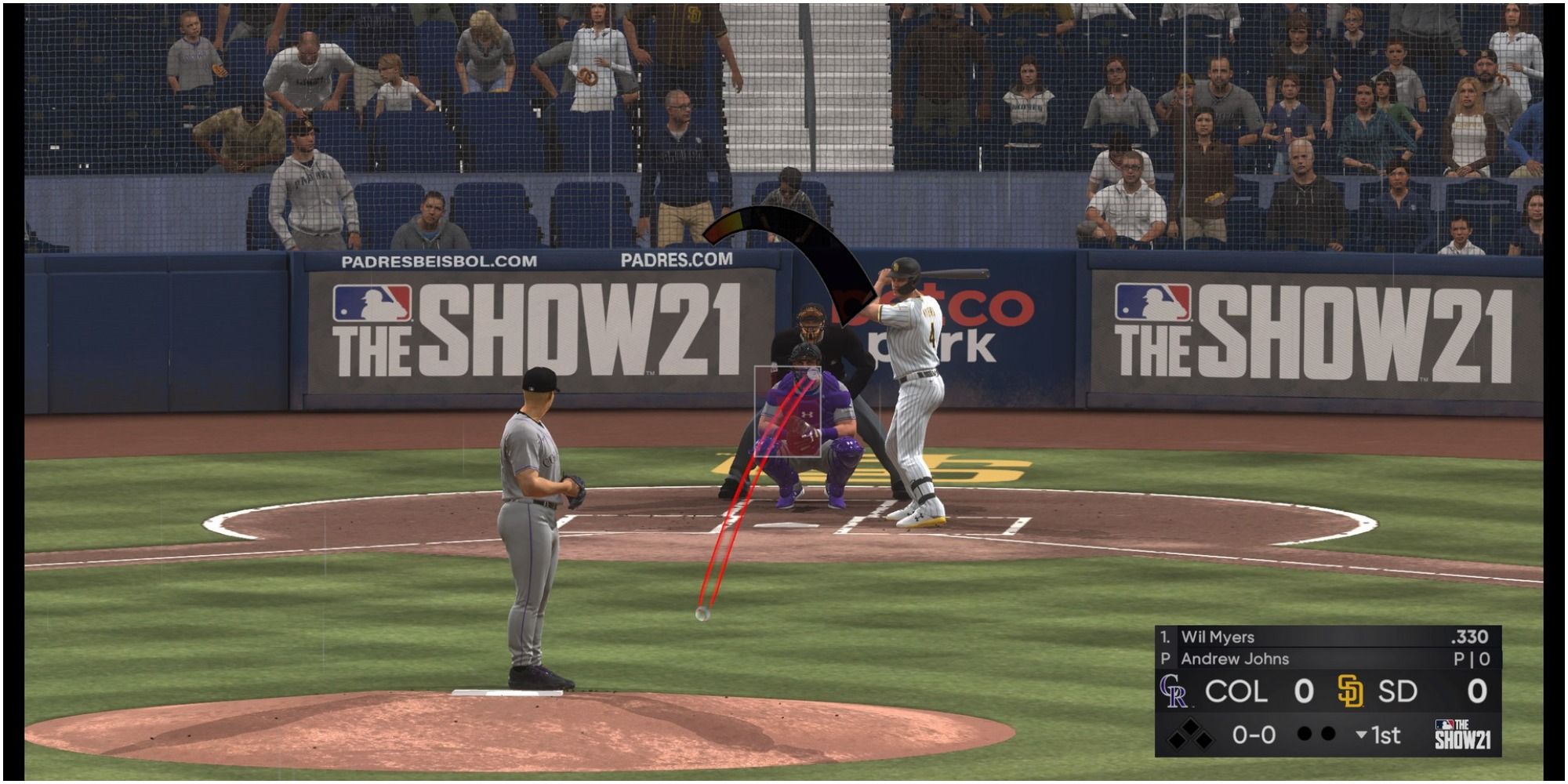
Task: Select the San Diego Padres SD logo
Action: pos(1351,691)
